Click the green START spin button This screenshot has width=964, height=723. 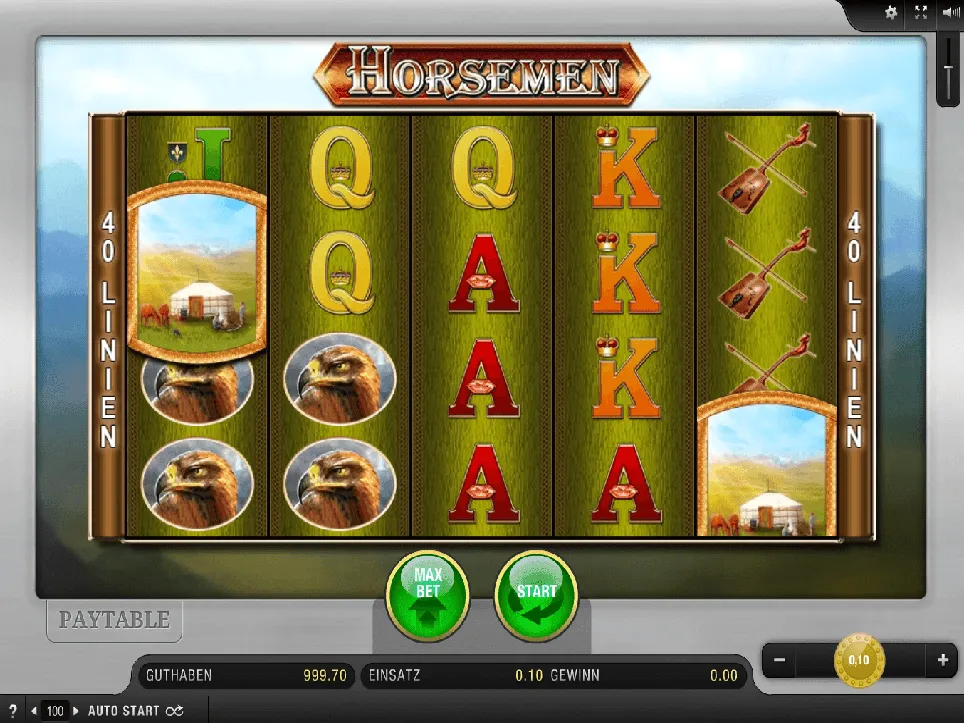536,595
